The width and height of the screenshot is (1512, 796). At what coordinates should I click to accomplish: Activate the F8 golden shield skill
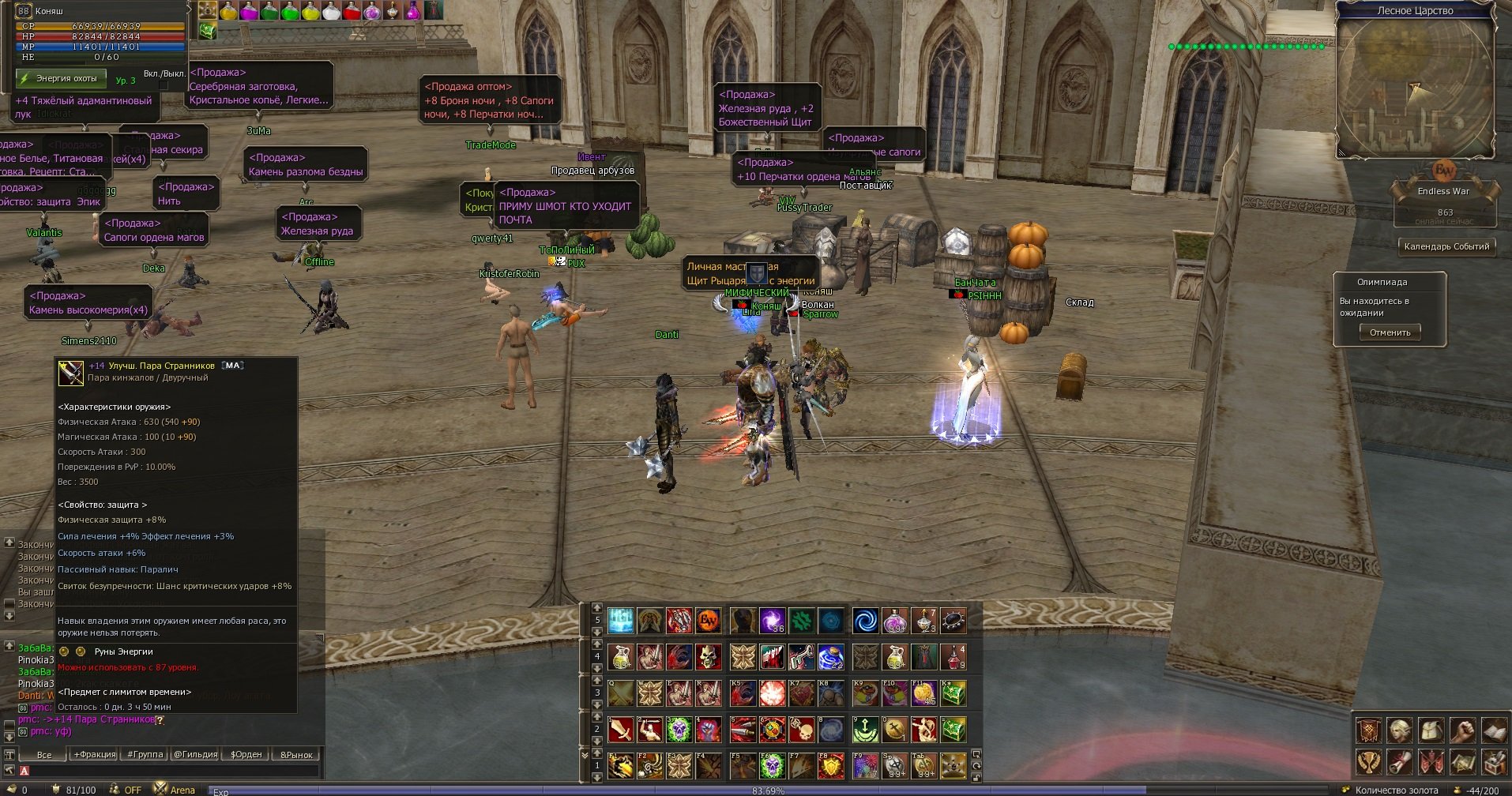tap(831, 765)
